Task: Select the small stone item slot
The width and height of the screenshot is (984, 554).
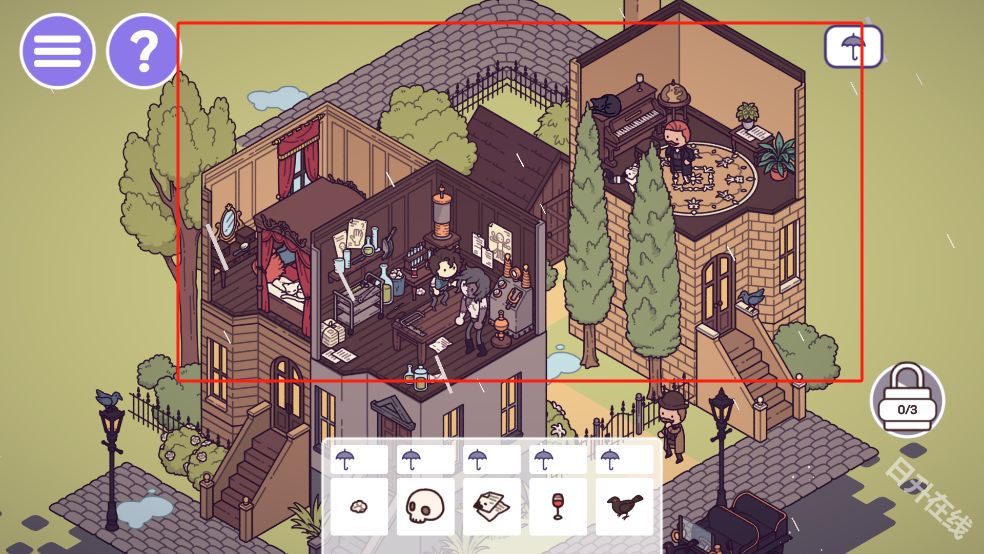Action: (x=359, y=506)
